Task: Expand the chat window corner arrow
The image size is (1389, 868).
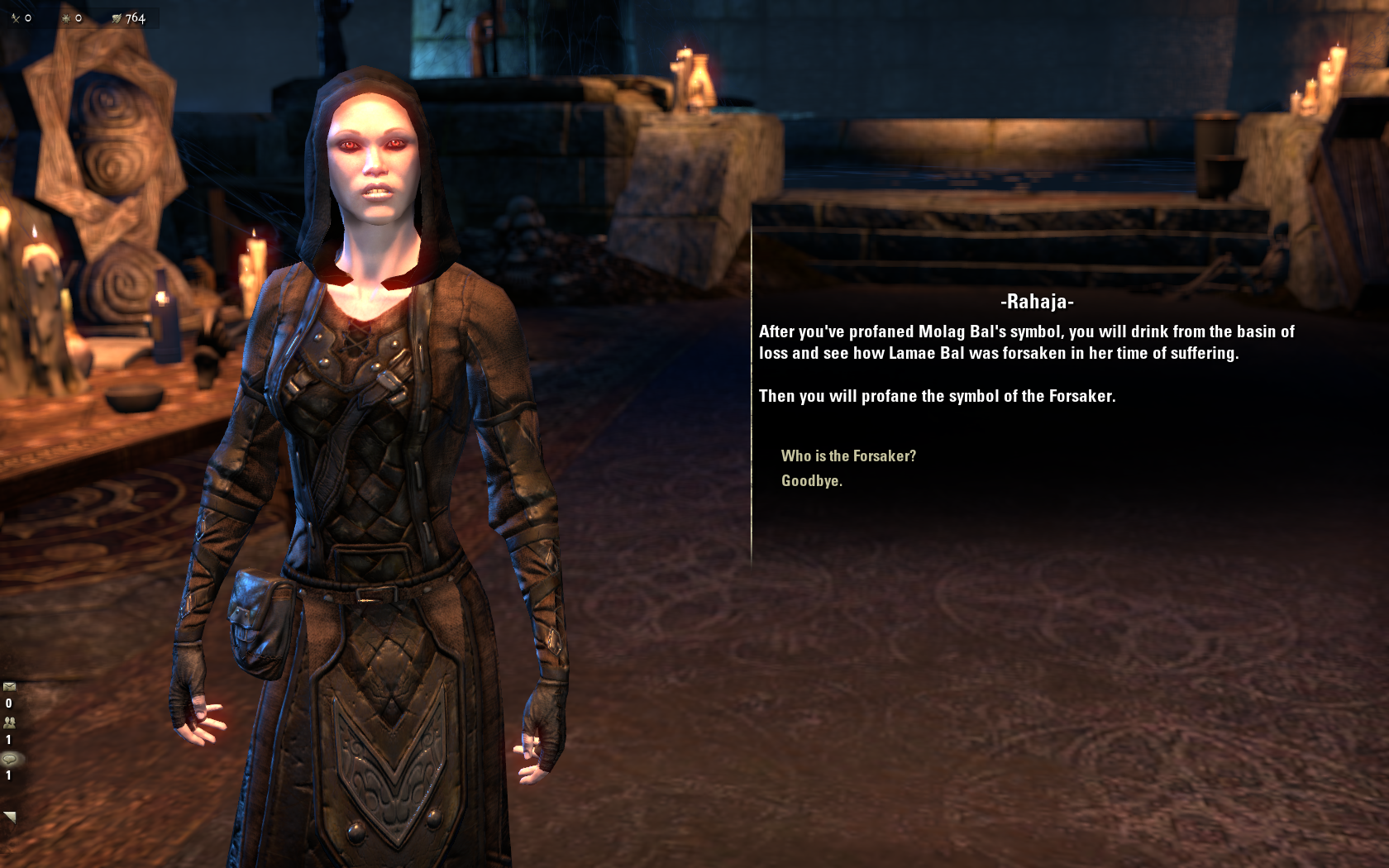Action: (10, 817)
